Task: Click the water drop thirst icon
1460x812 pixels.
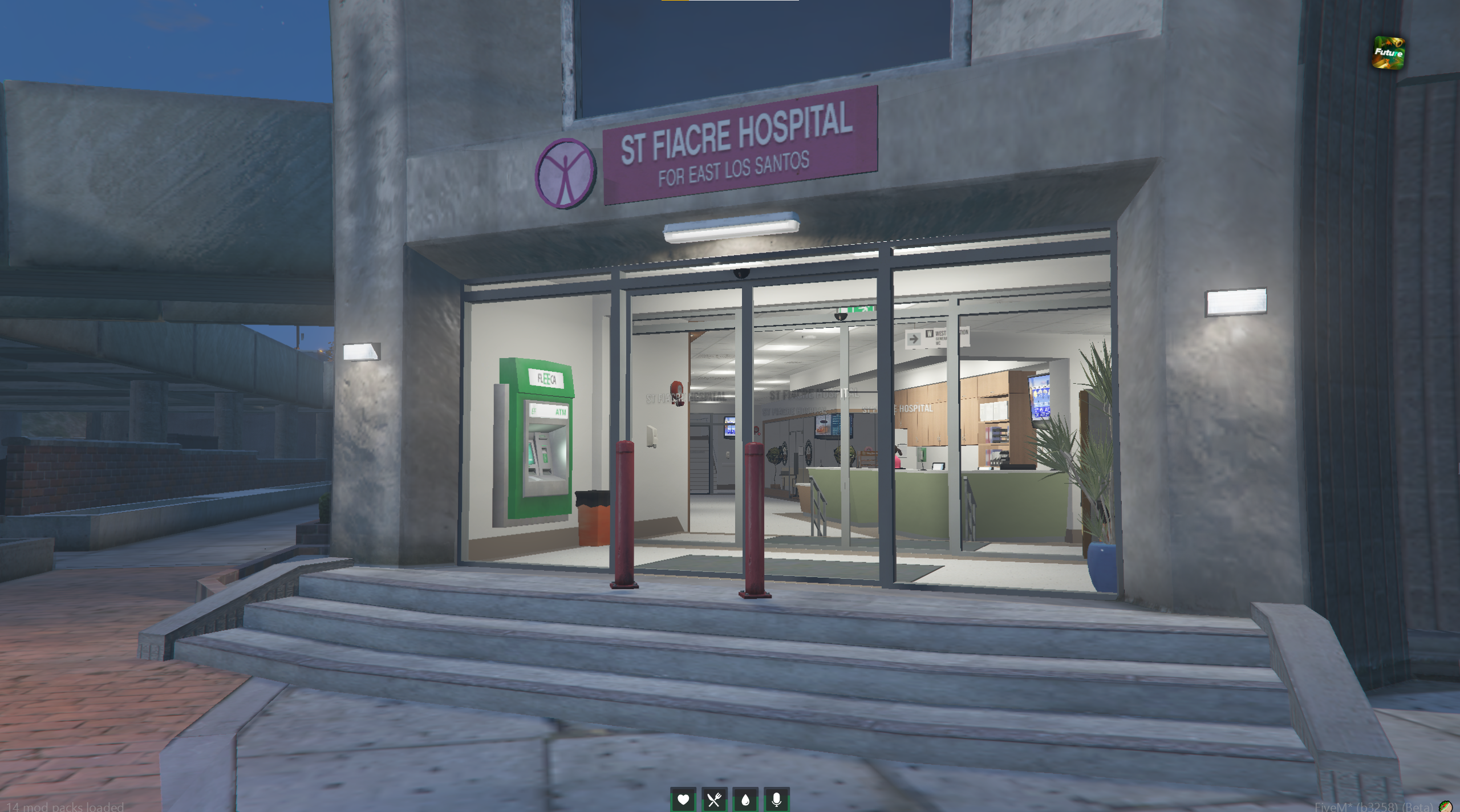Action: pos(745,799)
